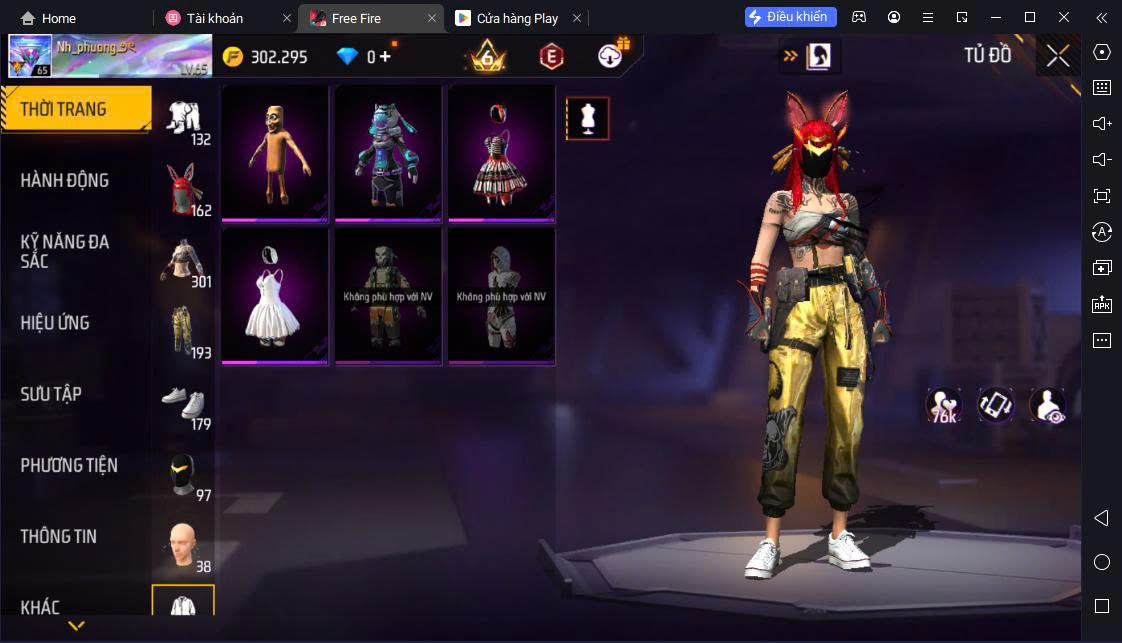1122x643 pixels.
Task: Choose the PHƯƠNG TIỆN category
Action: click(x=69, y=465)
